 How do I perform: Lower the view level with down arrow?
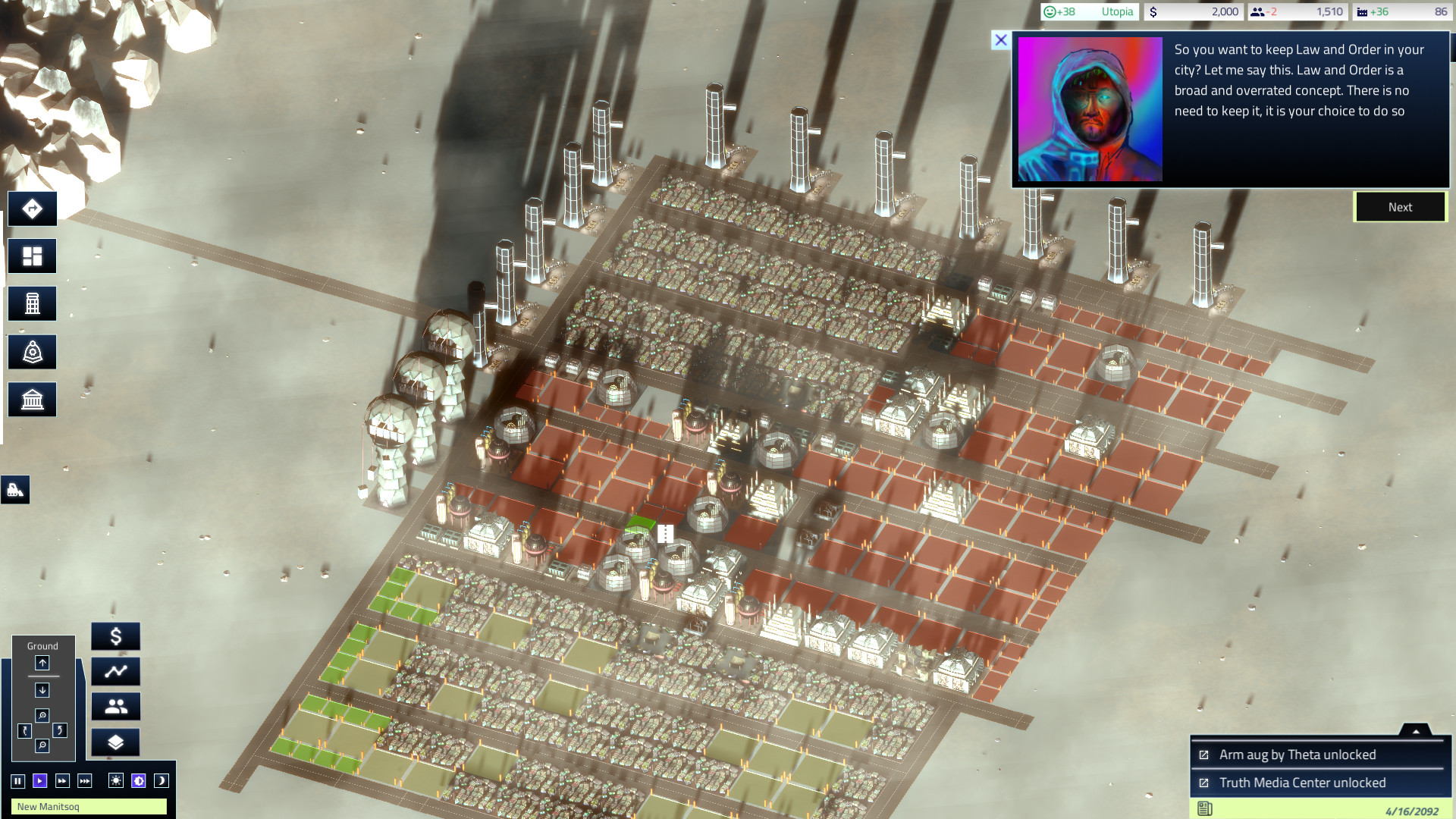point(42,690)
